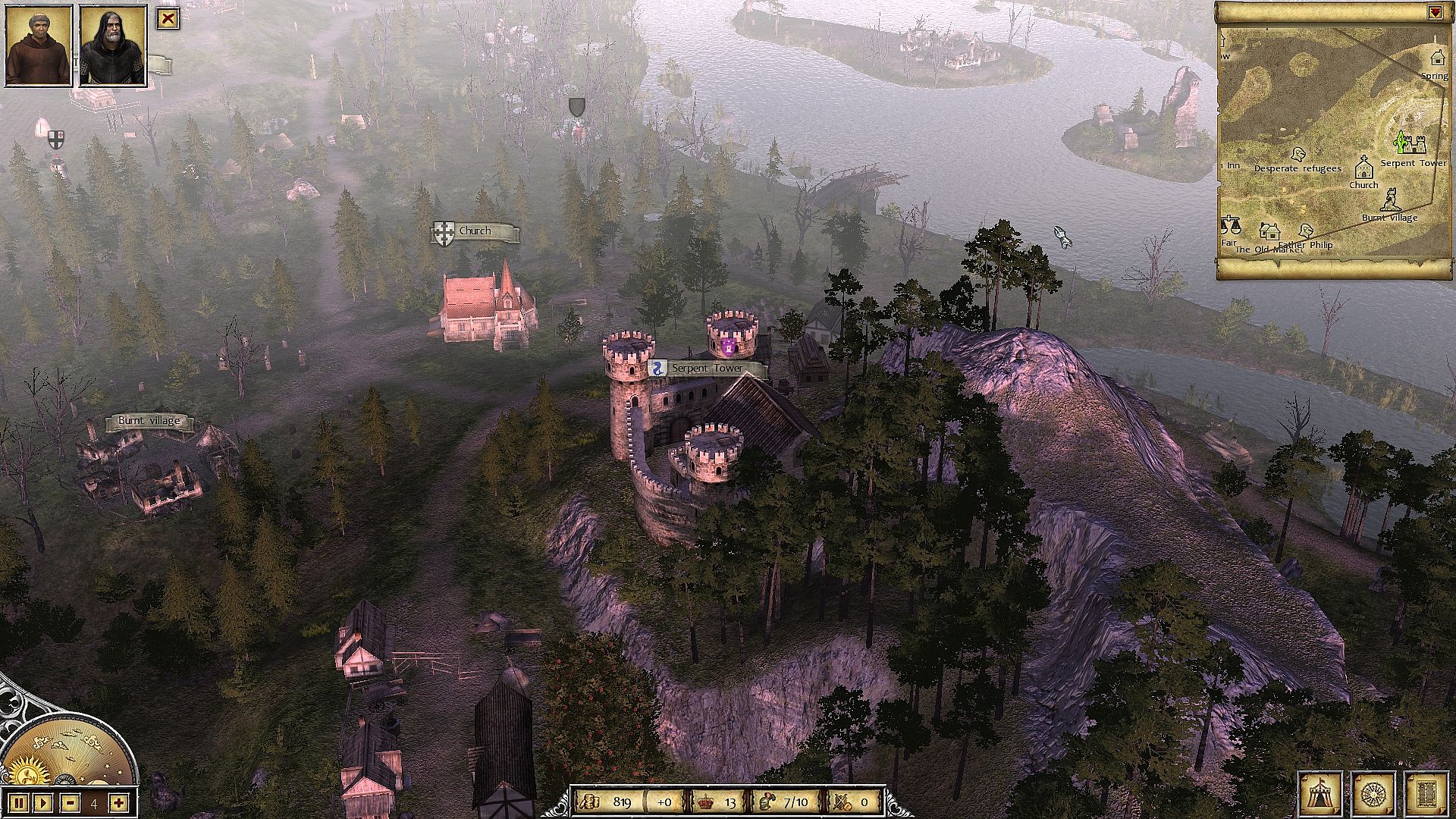Click the Fair scales icon on minimap
This screenshot has height=819, width=1456.
(1229, 225)
